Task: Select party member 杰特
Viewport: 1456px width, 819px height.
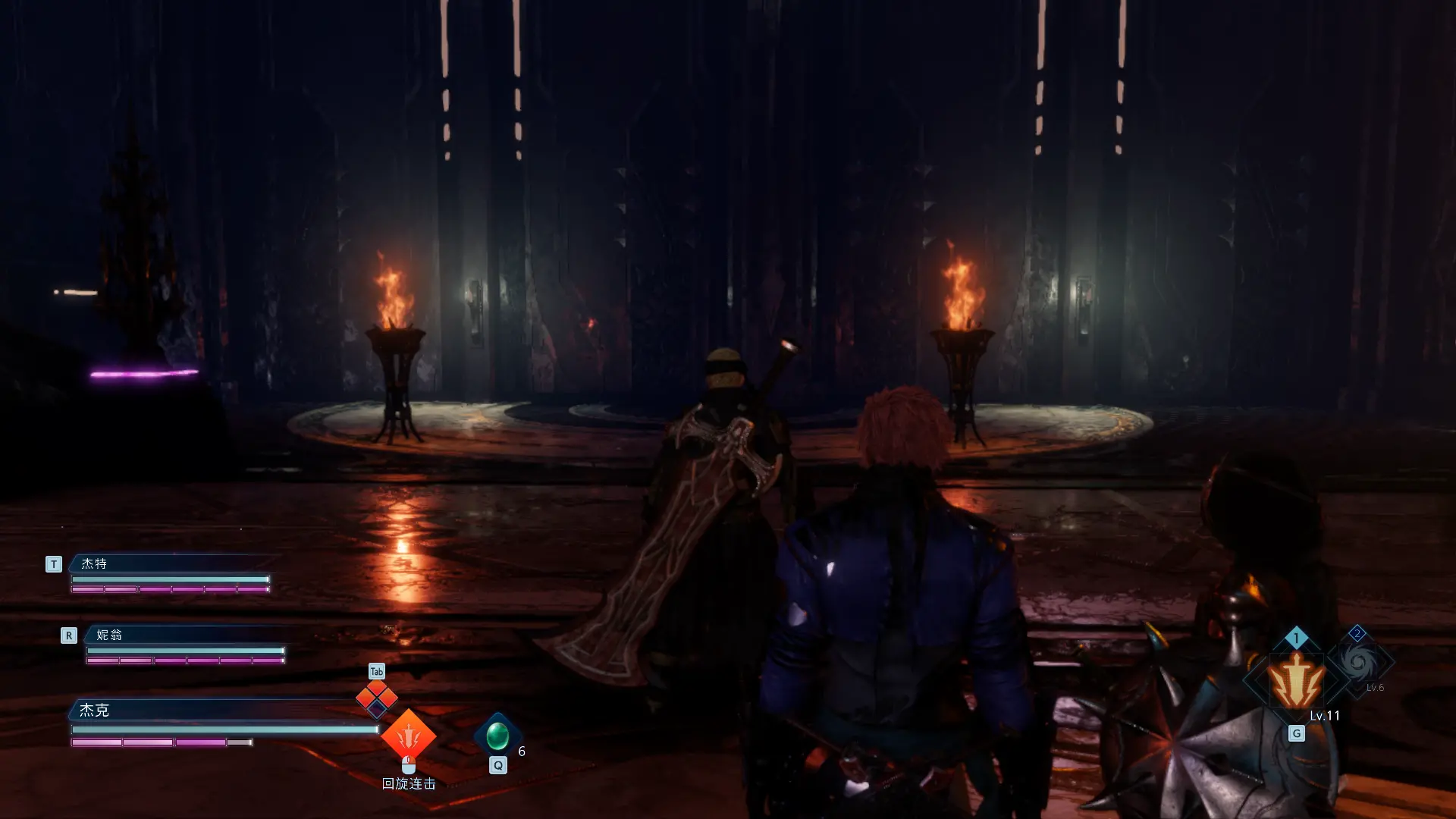Action: (x=95, y=563)
